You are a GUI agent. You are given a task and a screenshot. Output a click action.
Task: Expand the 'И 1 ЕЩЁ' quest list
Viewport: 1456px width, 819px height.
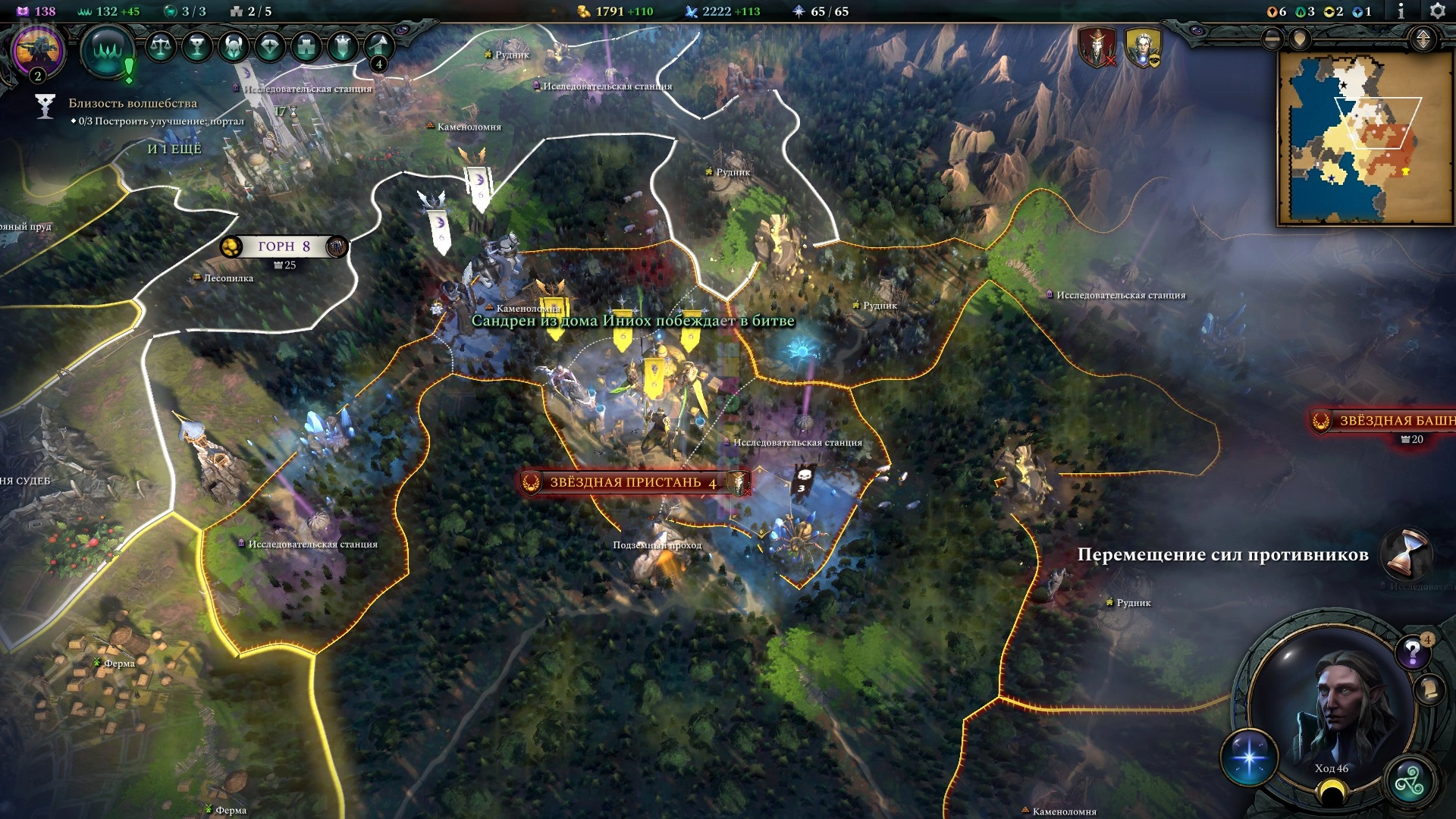(x=174, y=149)
